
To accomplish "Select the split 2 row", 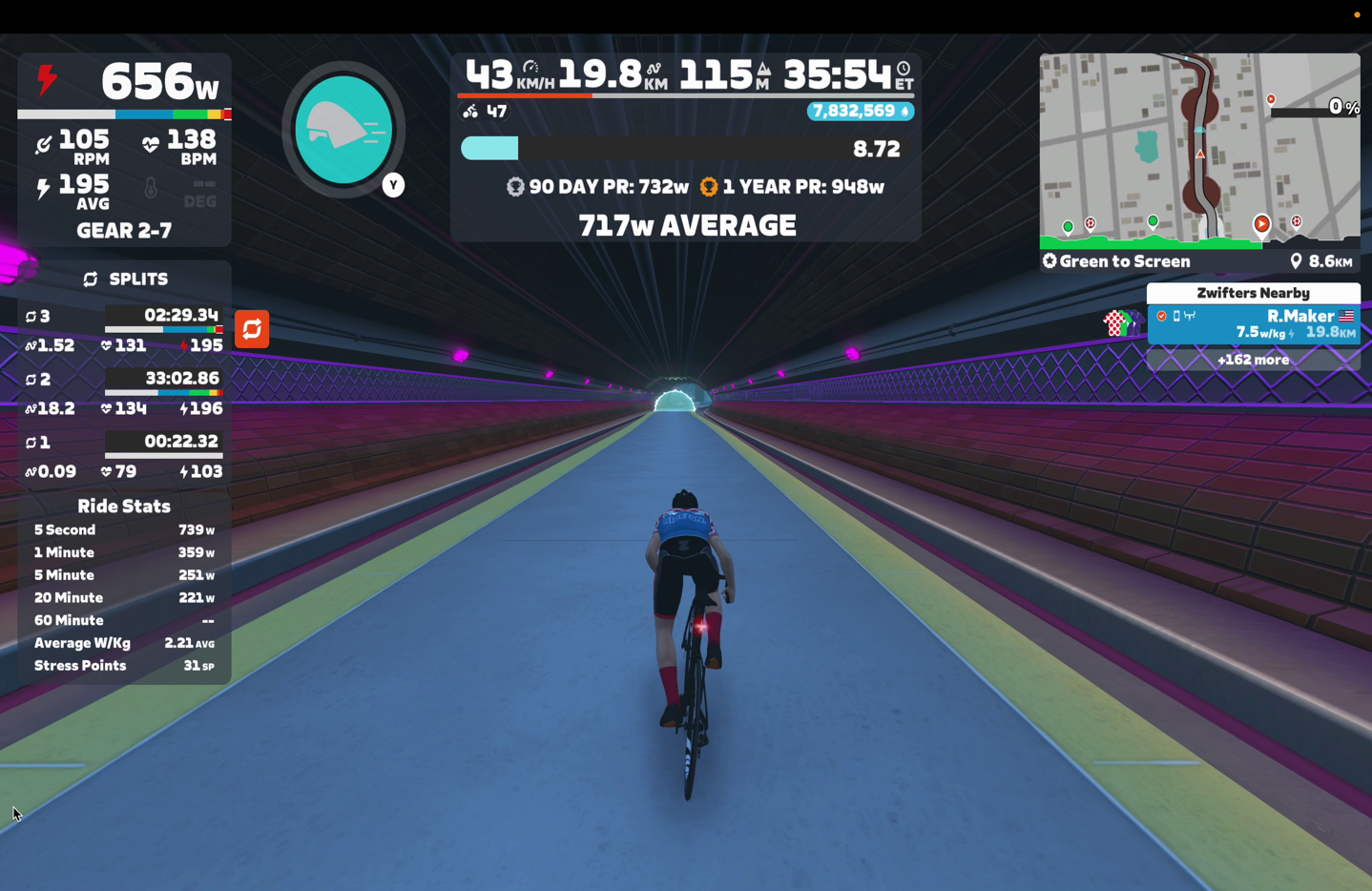I will (124, 393).
